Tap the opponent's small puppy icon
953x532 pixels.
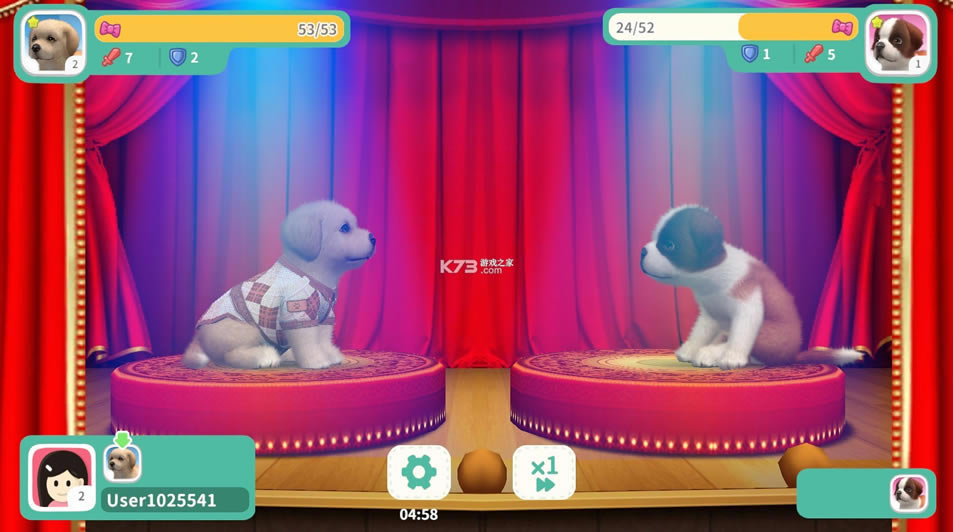click(x=908, y=492)
